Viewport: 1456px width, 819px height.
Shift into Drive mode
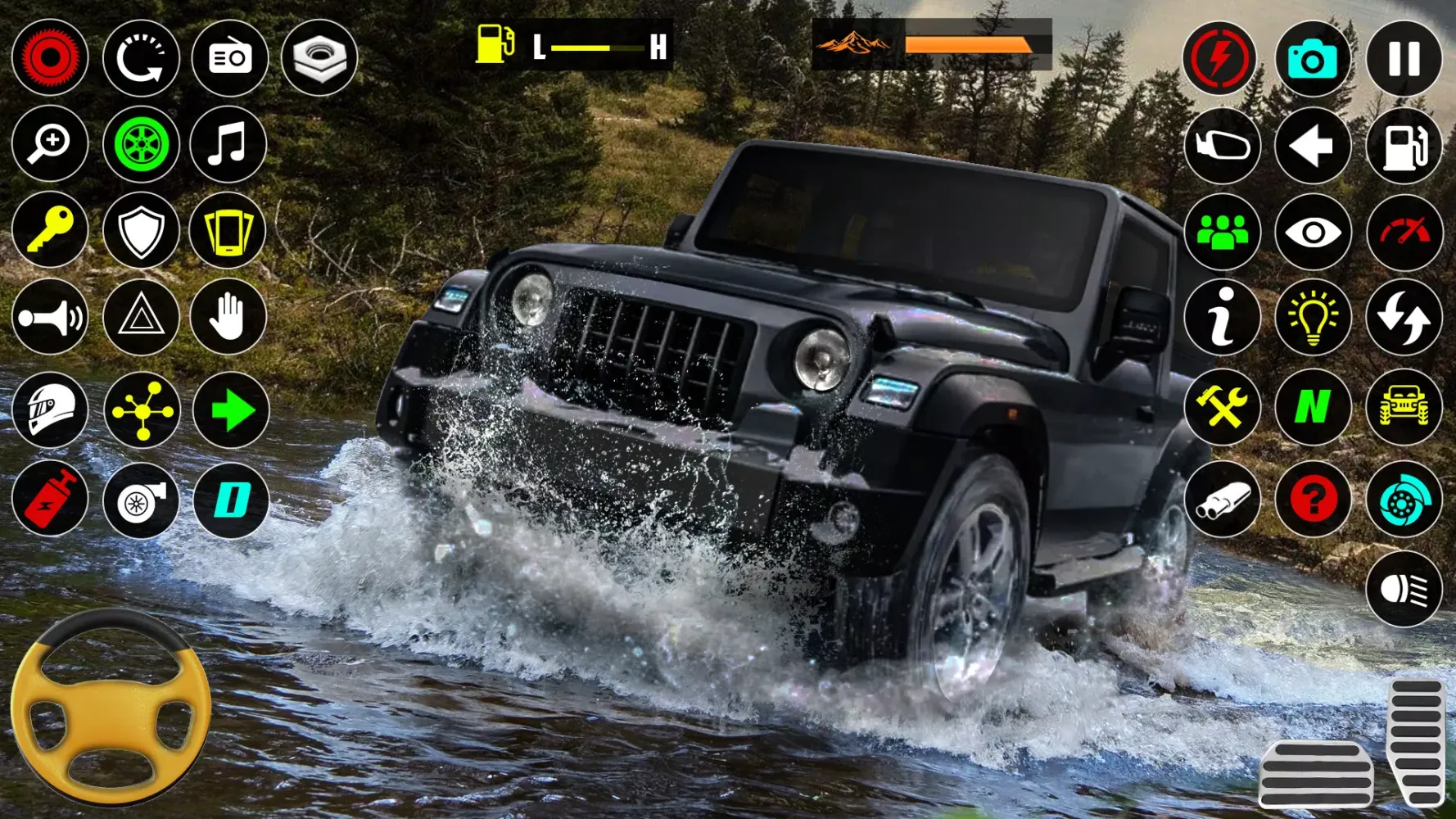(x=230, y=500)
